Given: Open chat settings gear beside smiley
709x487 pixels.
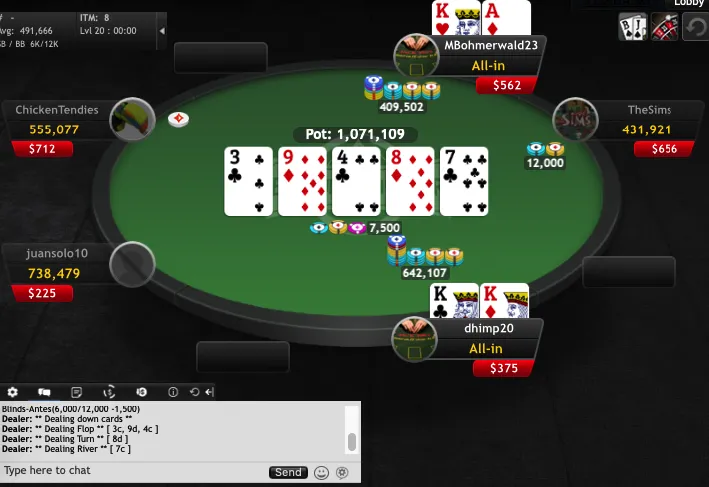Looking at the screenshot, I should pyautogui.click(x=342, y=472).
